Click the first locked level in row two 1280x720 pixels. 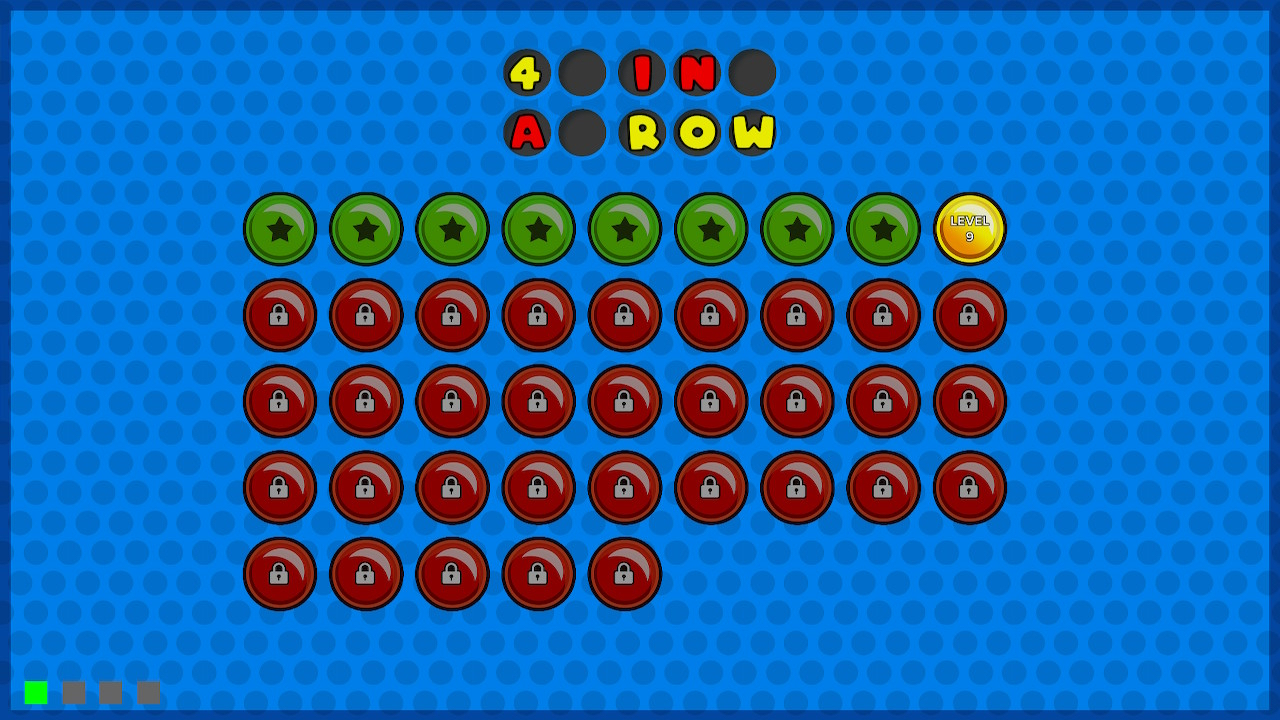coord(280,315)
